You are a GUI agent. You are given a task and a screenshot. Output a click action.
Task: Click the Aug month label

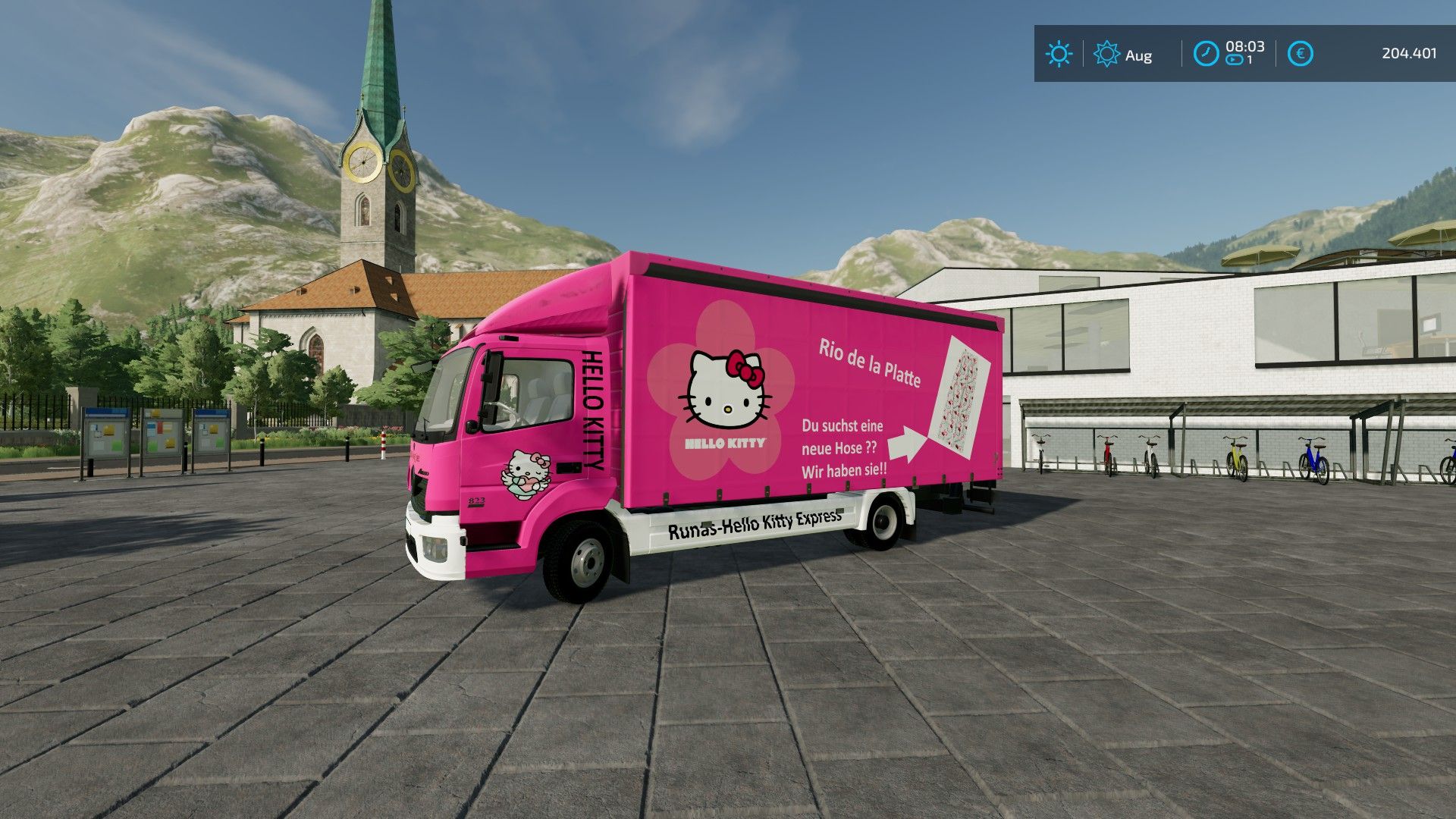point(1139,55)
